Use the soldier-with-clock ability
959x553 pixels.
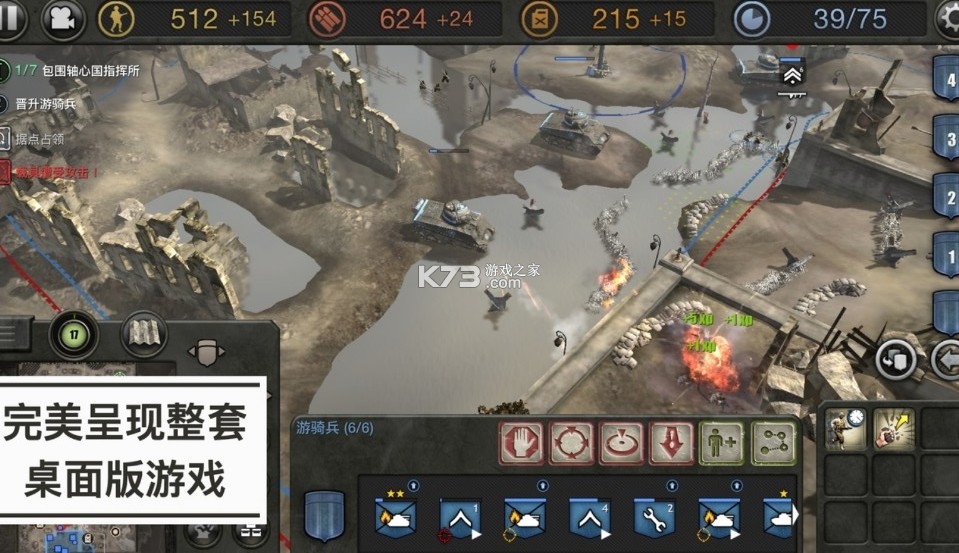[843, 428]
